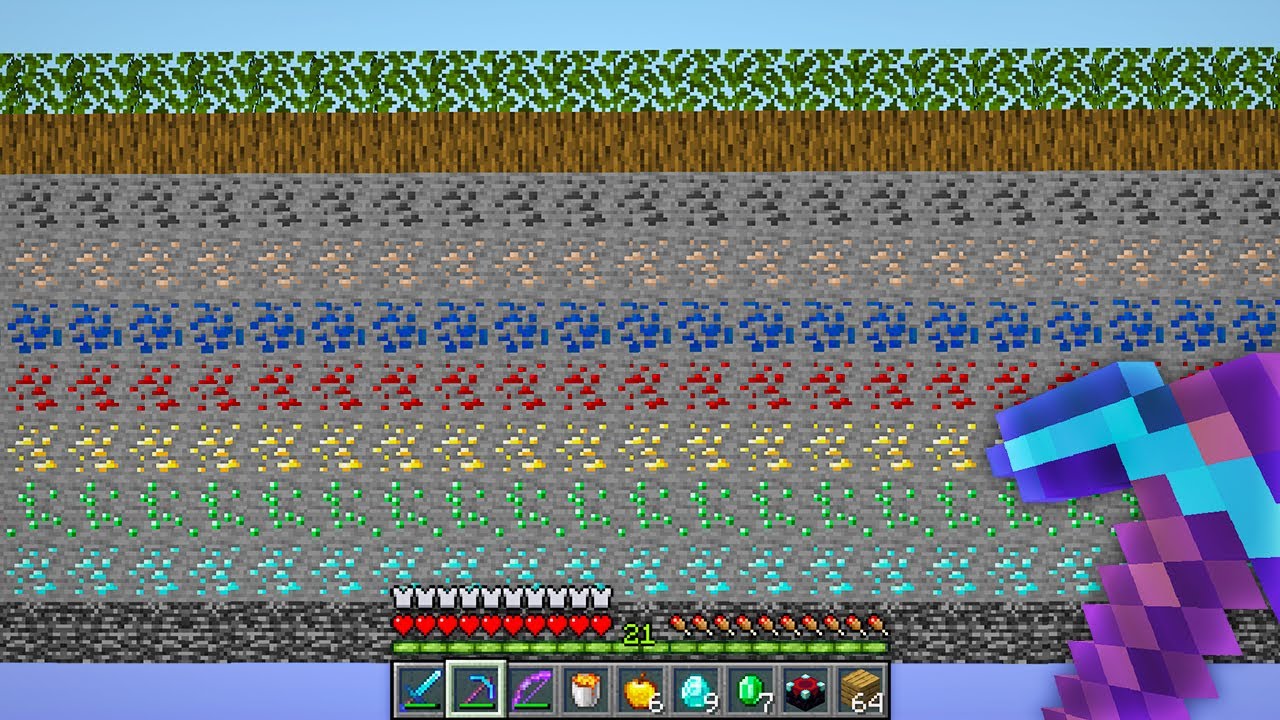1280x720 pixels.
Task: Select the lava bucket item
Action: click(x=585, y=691)
